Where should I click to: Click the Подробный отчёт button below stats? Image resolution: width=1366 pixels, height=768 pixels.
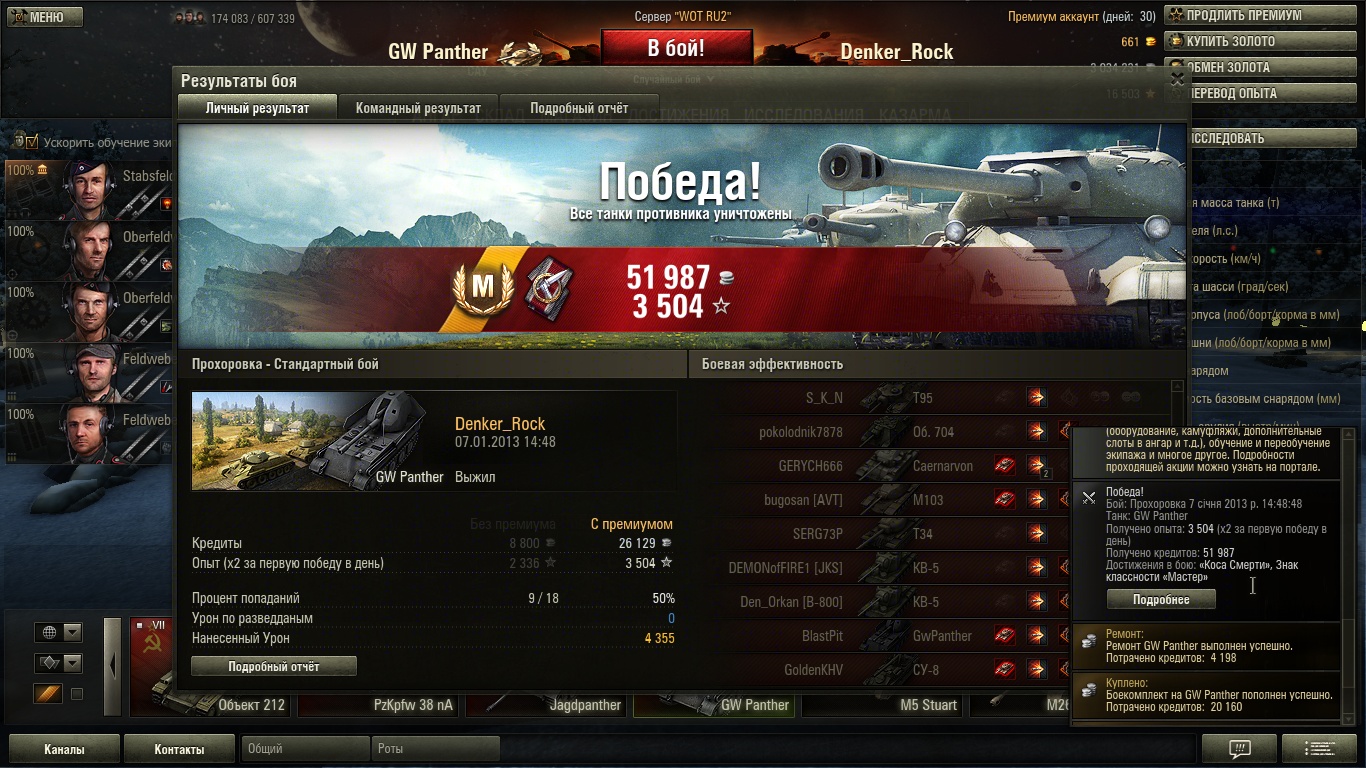(274, 666)
